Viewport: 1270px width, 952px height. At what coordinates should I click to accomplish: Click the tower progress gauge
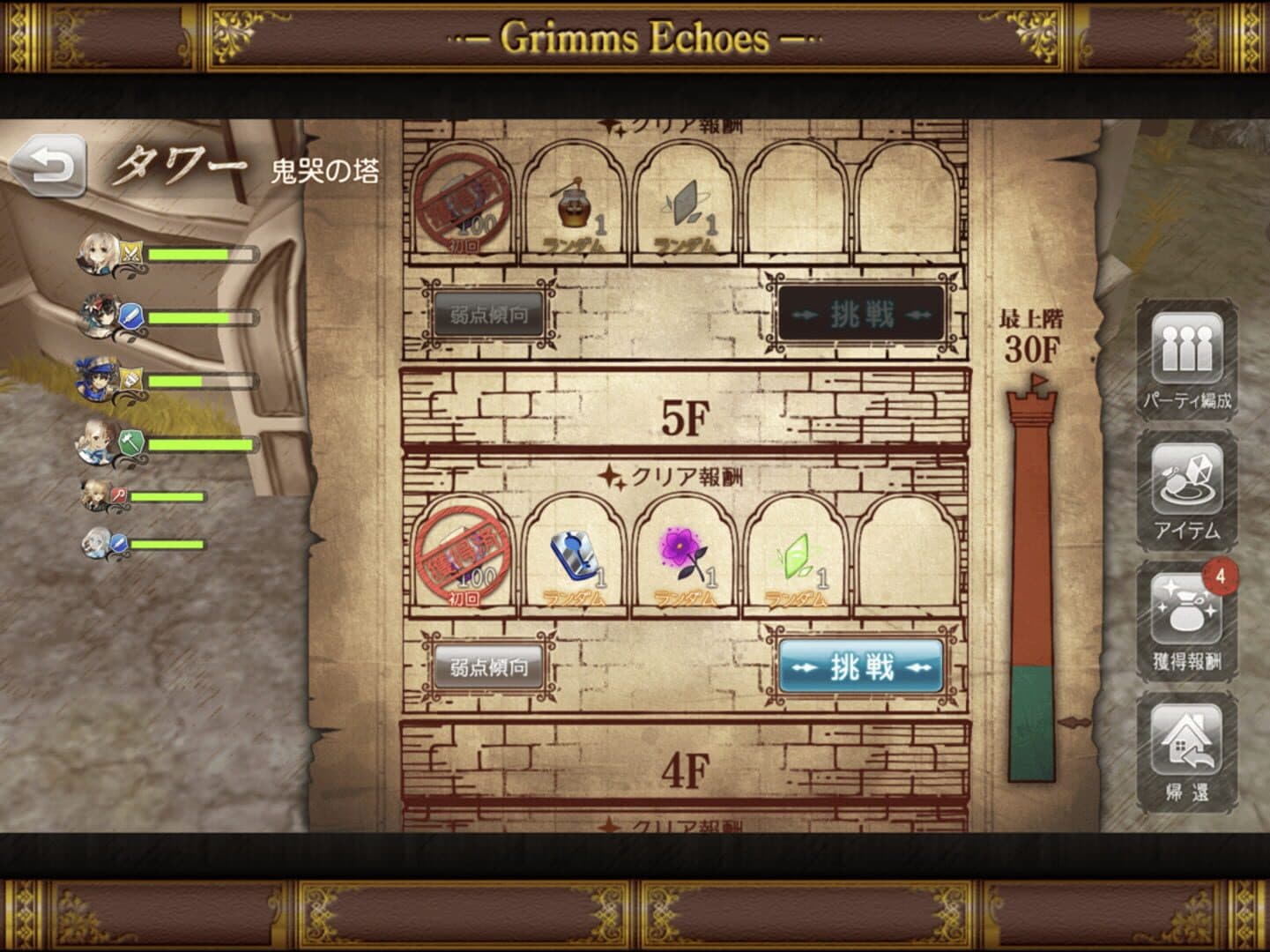(x=1031, y=582)
